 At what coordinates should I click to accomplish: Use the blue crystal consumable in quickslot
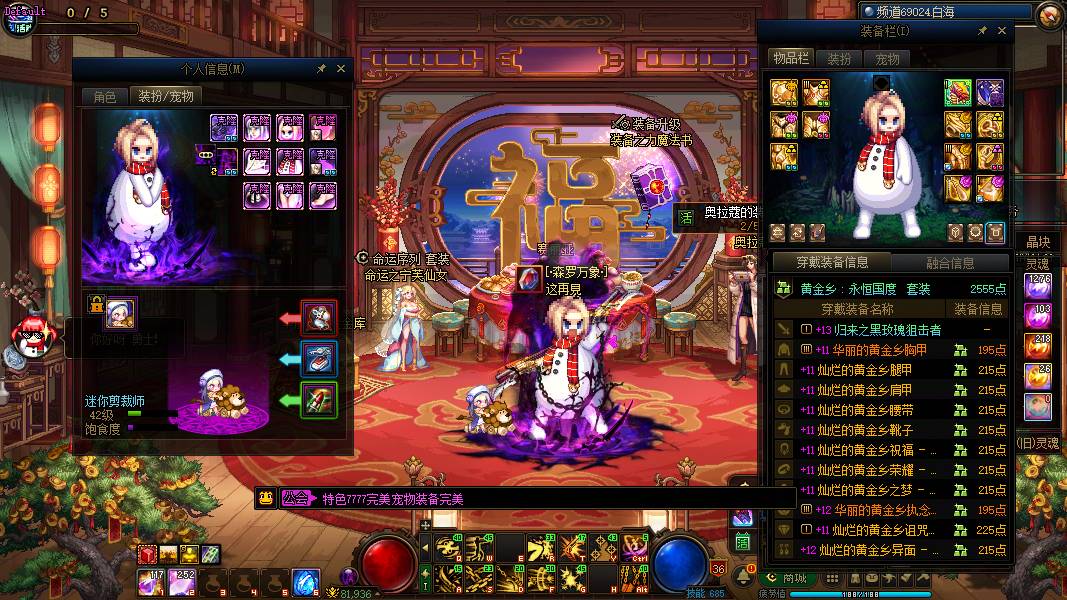305,580
